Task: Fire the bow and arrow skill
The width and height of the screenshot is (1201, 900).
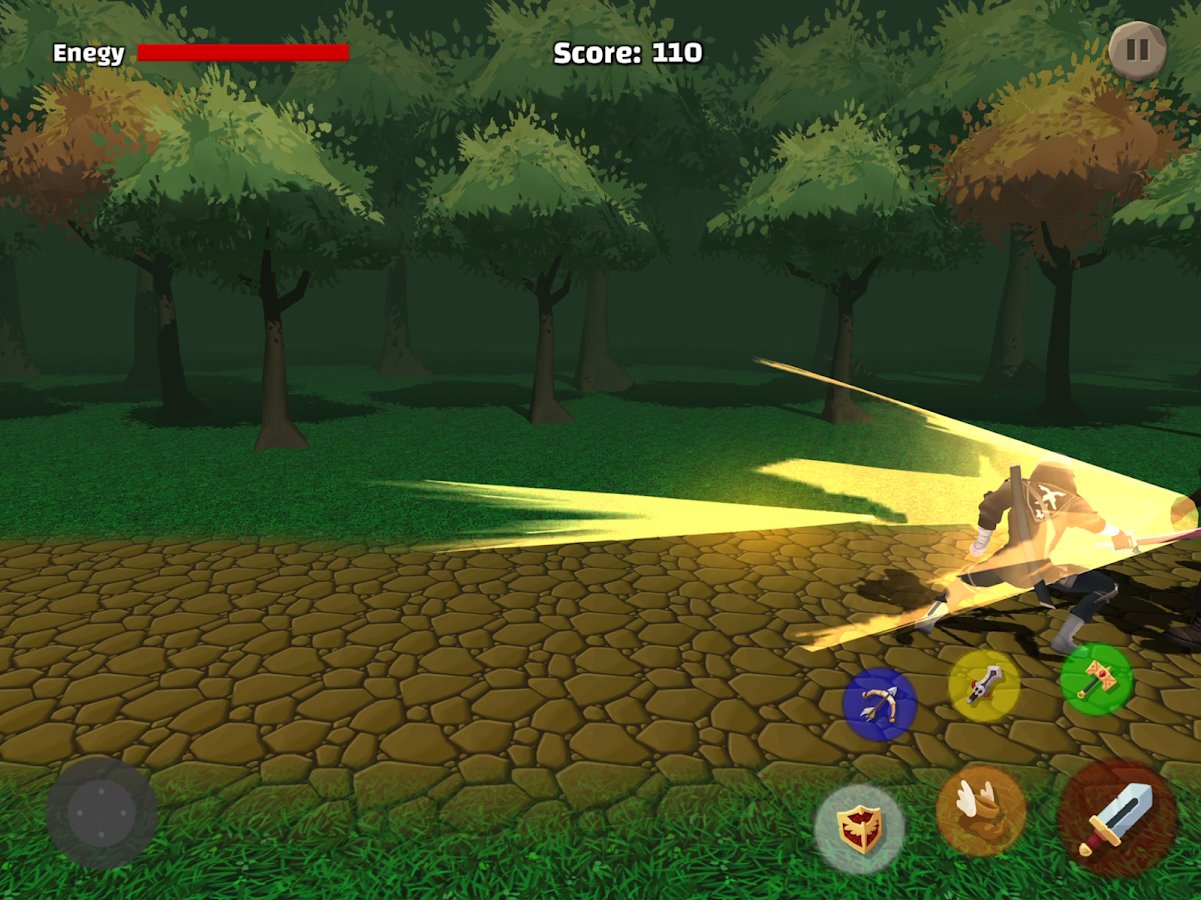Action: tap(879, 704)
